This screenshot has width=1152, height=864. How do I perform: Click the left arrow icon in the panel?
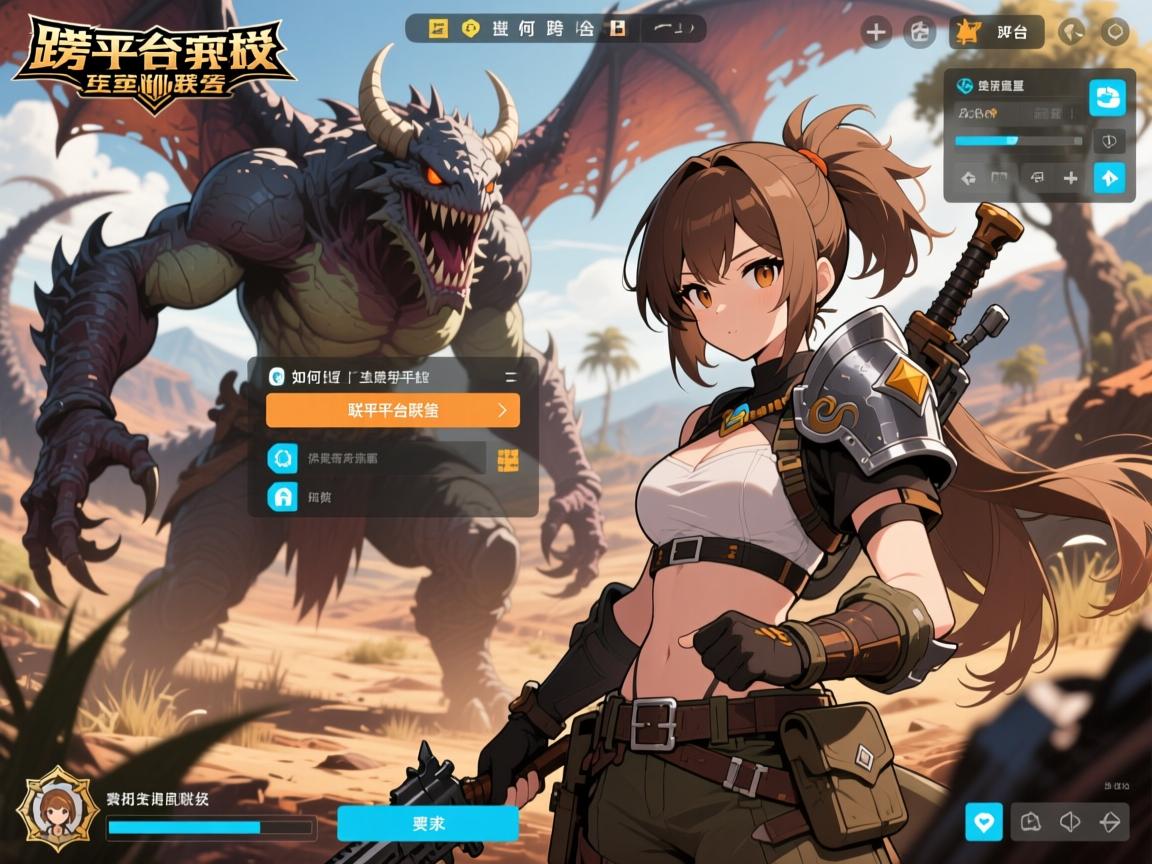[968, 179]
